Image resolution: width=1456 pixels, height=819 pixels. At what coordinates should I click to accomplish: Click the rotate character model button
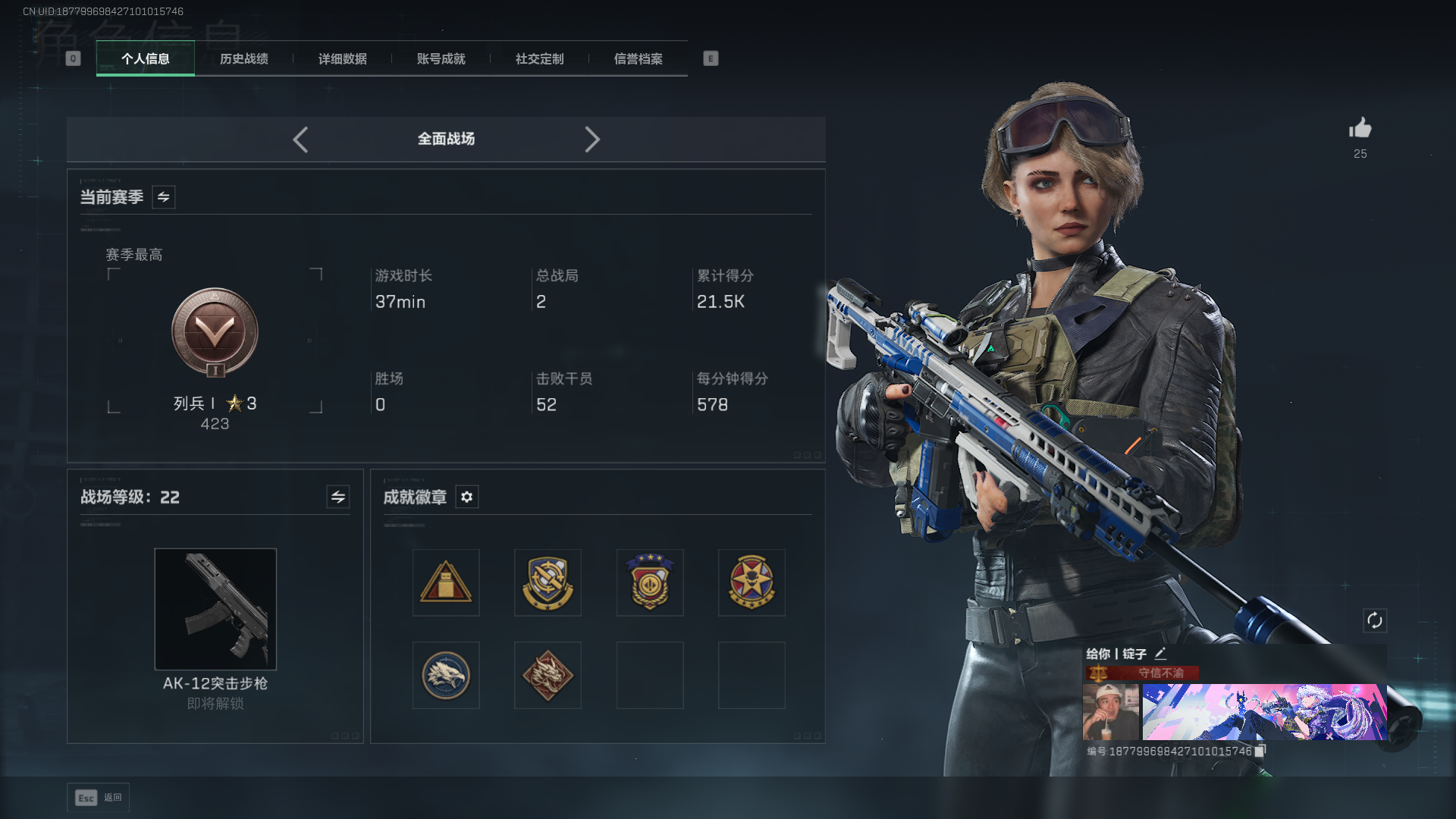[1375, 621]
